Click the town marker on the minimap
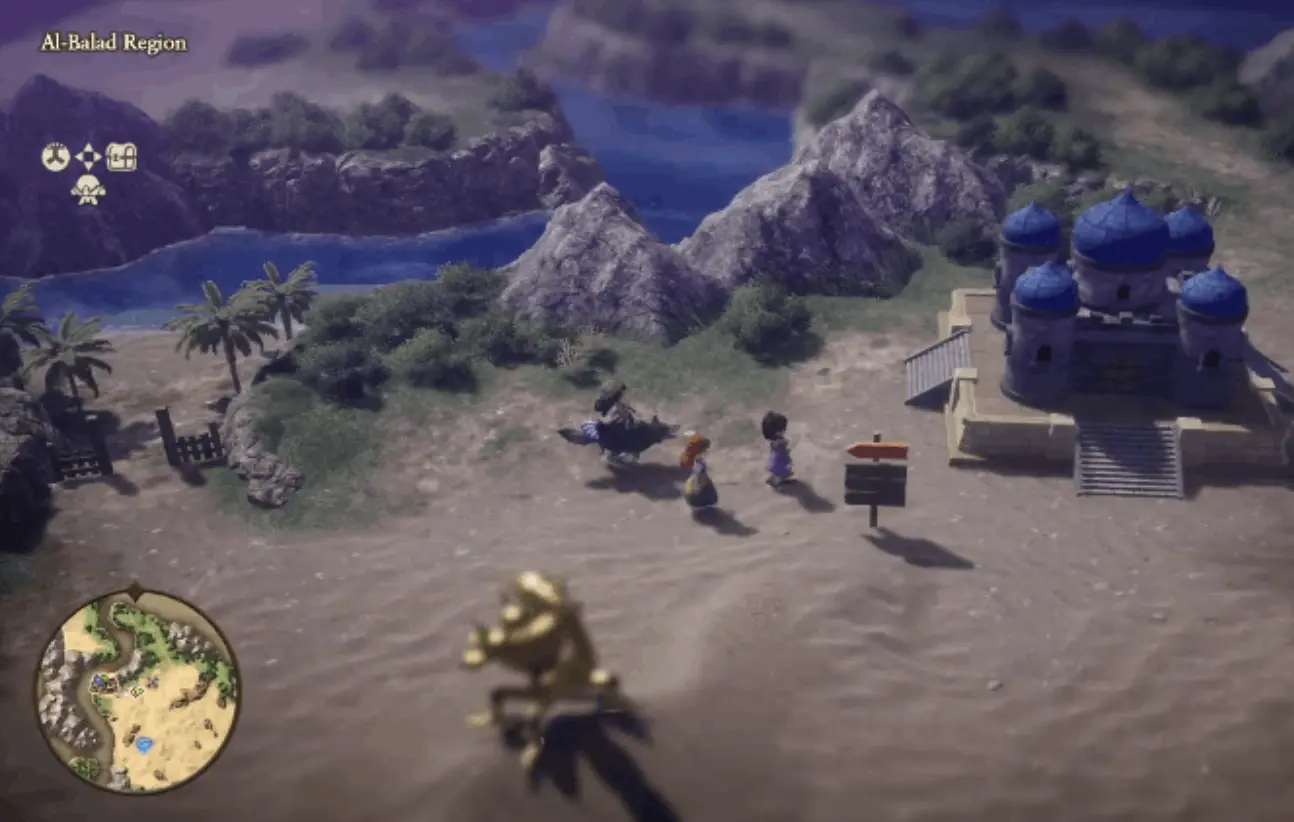 [x=103, y=681]
